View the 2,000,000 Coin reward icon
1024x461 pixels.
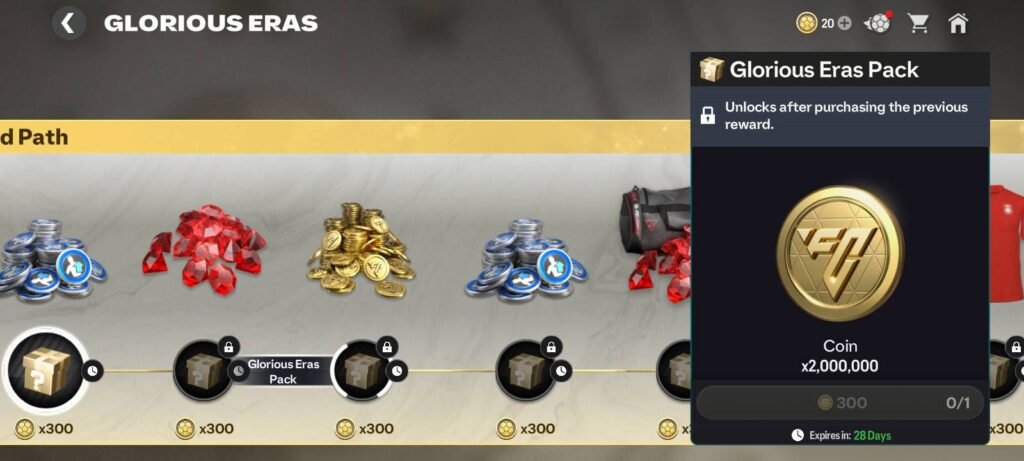tap(840, 254)
